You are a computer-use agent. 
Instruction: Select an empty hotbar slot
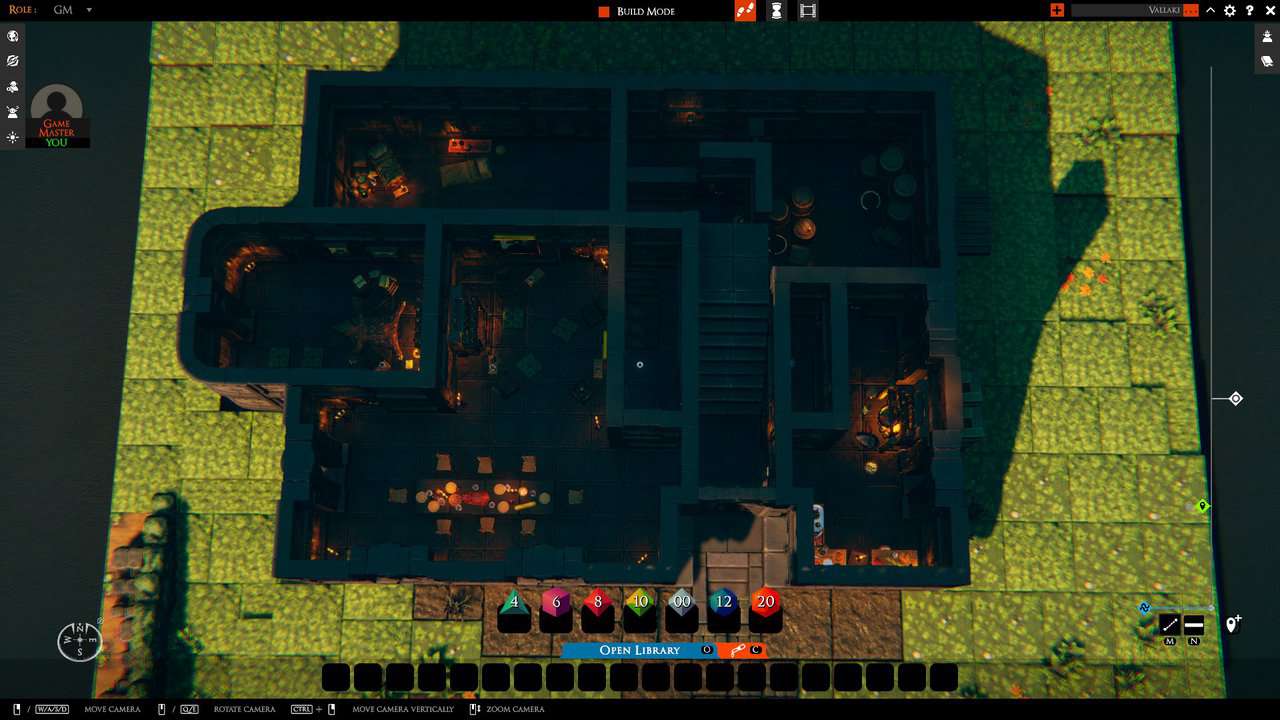pos(336,677)
